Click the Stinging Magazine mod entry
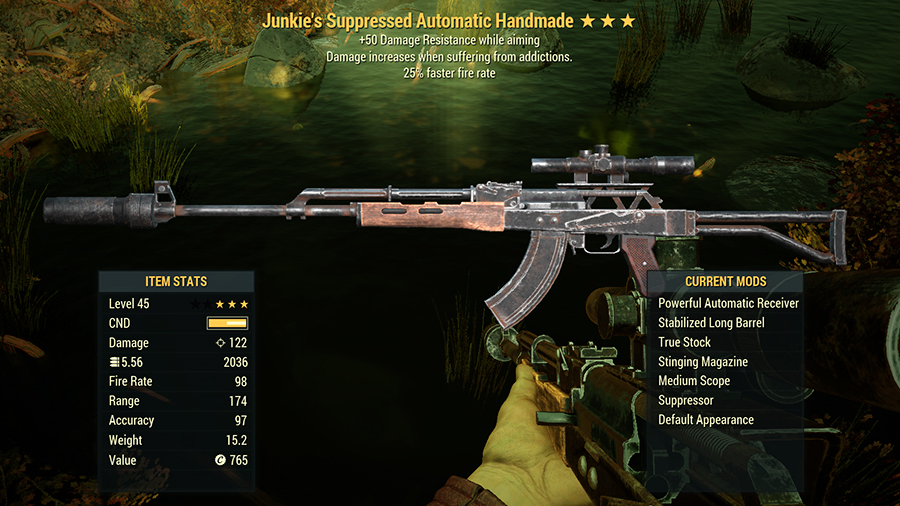Viewport: 900px width, 506px height. pyautogui.click(x=703, y=362)
